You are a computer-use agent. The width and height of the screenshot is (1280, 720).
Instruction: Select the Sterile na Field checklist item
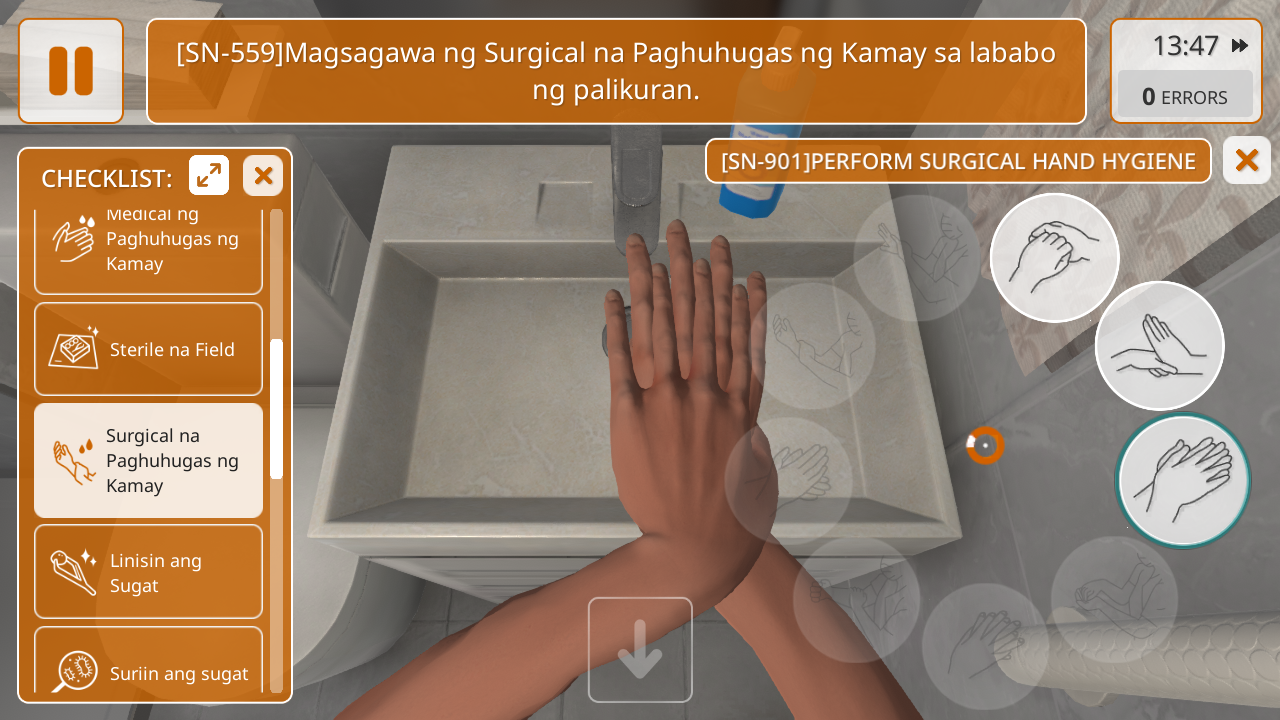pos(149,350)
